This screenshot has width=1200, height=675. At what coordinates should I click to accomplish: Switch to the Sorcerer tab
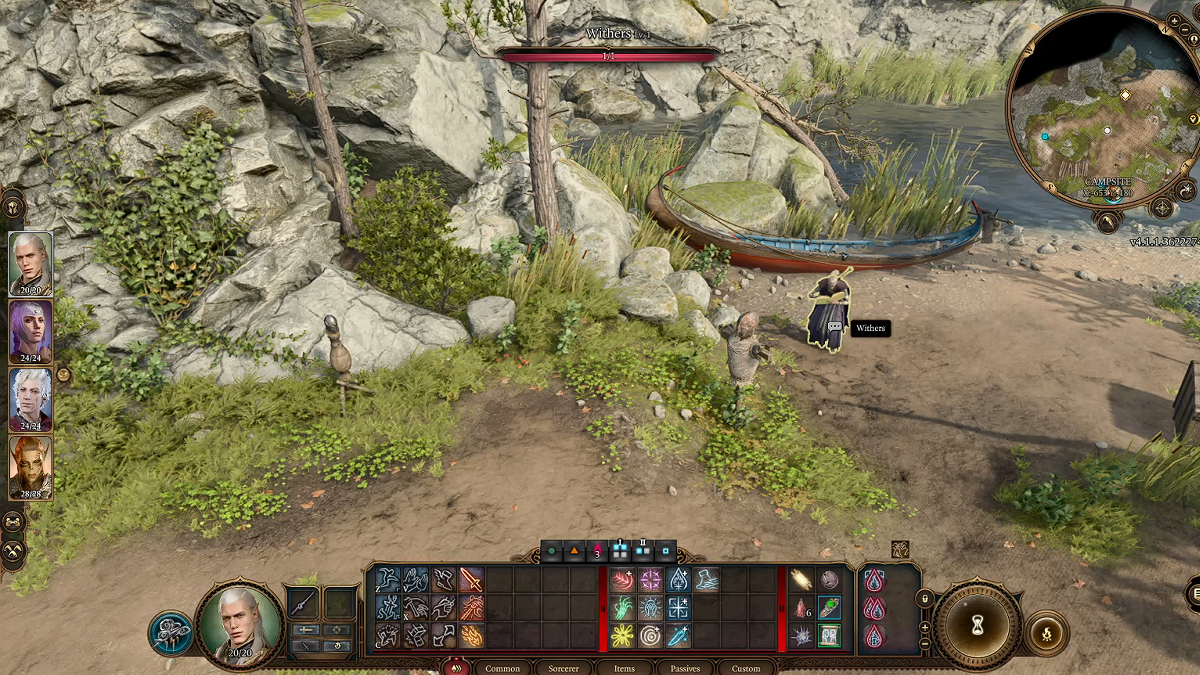coord(563,668)
